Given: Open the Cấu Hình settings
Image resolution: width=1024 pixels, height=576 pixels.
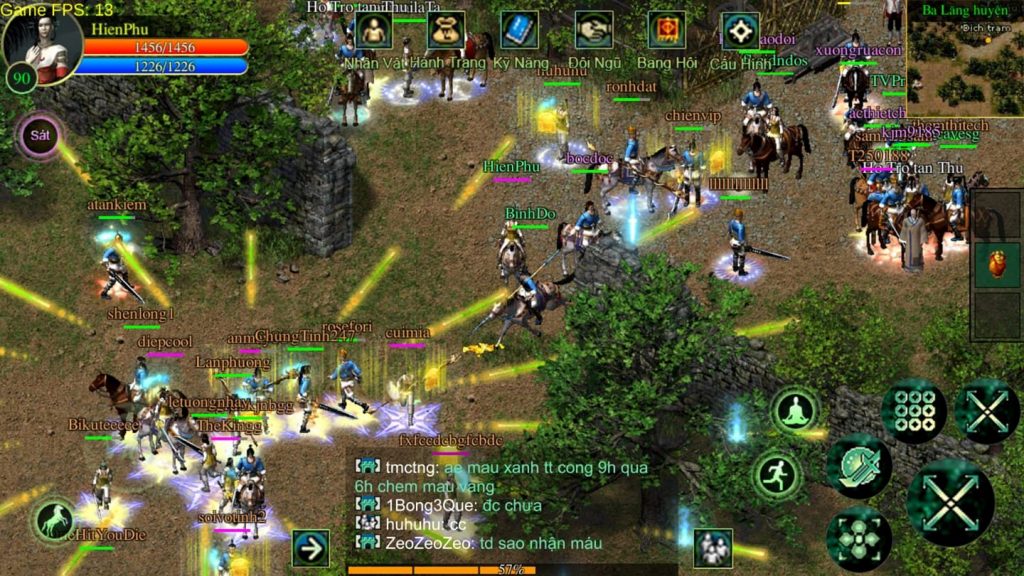Looking at the screenshot, I should click(x=740, y=31).
